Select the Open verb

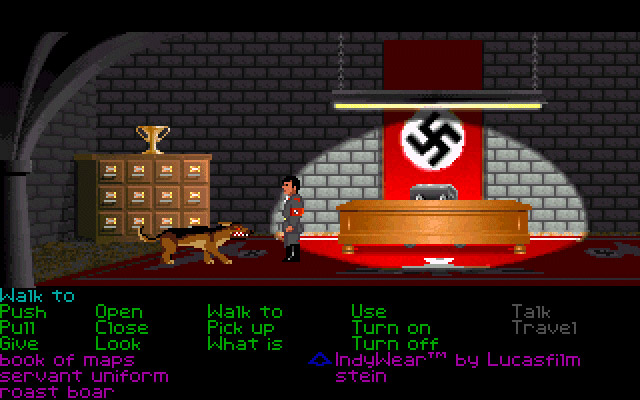(119, 312)
